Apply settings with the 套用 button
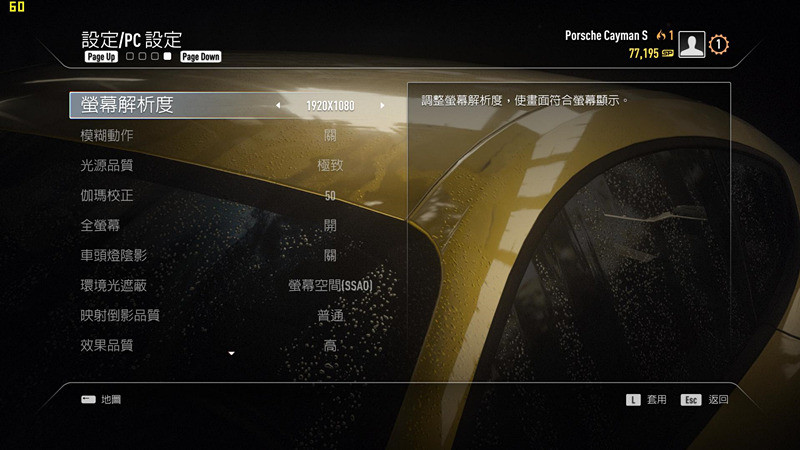Viewport: 800px width, 450px height. (x=647, y=399)
